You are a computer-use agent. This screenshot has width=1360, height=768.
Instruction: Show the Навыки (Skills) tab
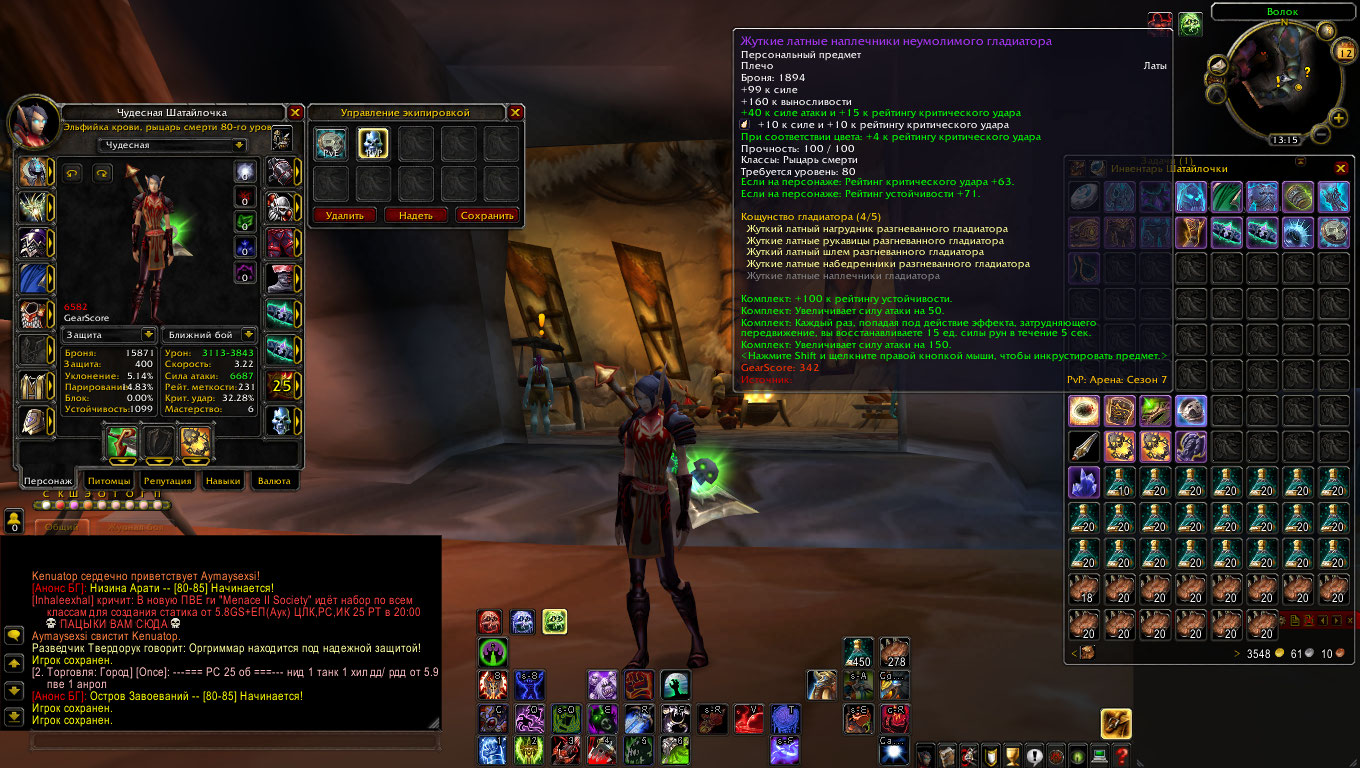pyautogui.click(x=223, y=481)
